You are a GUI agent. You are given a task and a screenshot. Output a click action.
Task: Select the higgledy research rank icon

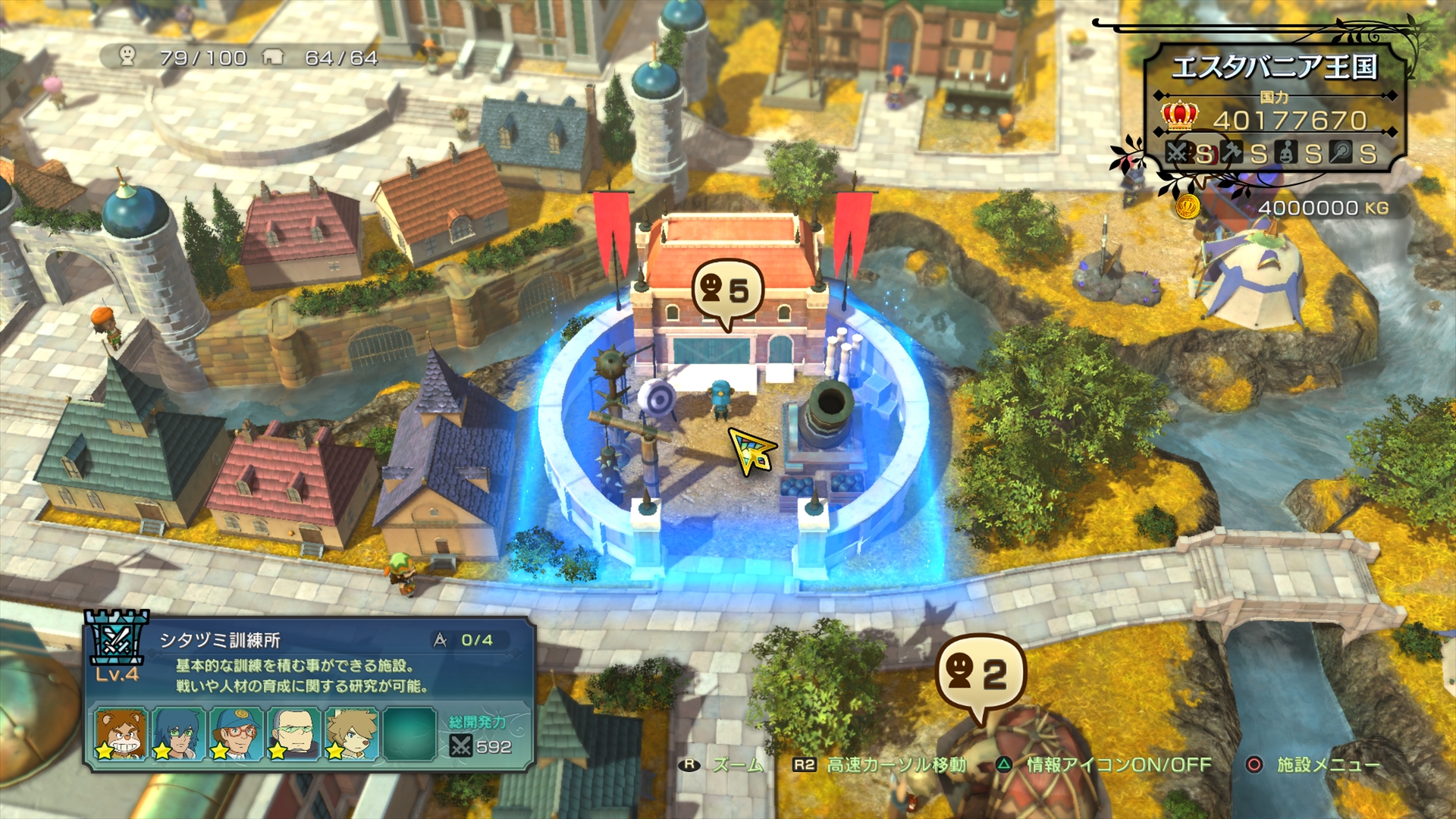click(1286, 153)
